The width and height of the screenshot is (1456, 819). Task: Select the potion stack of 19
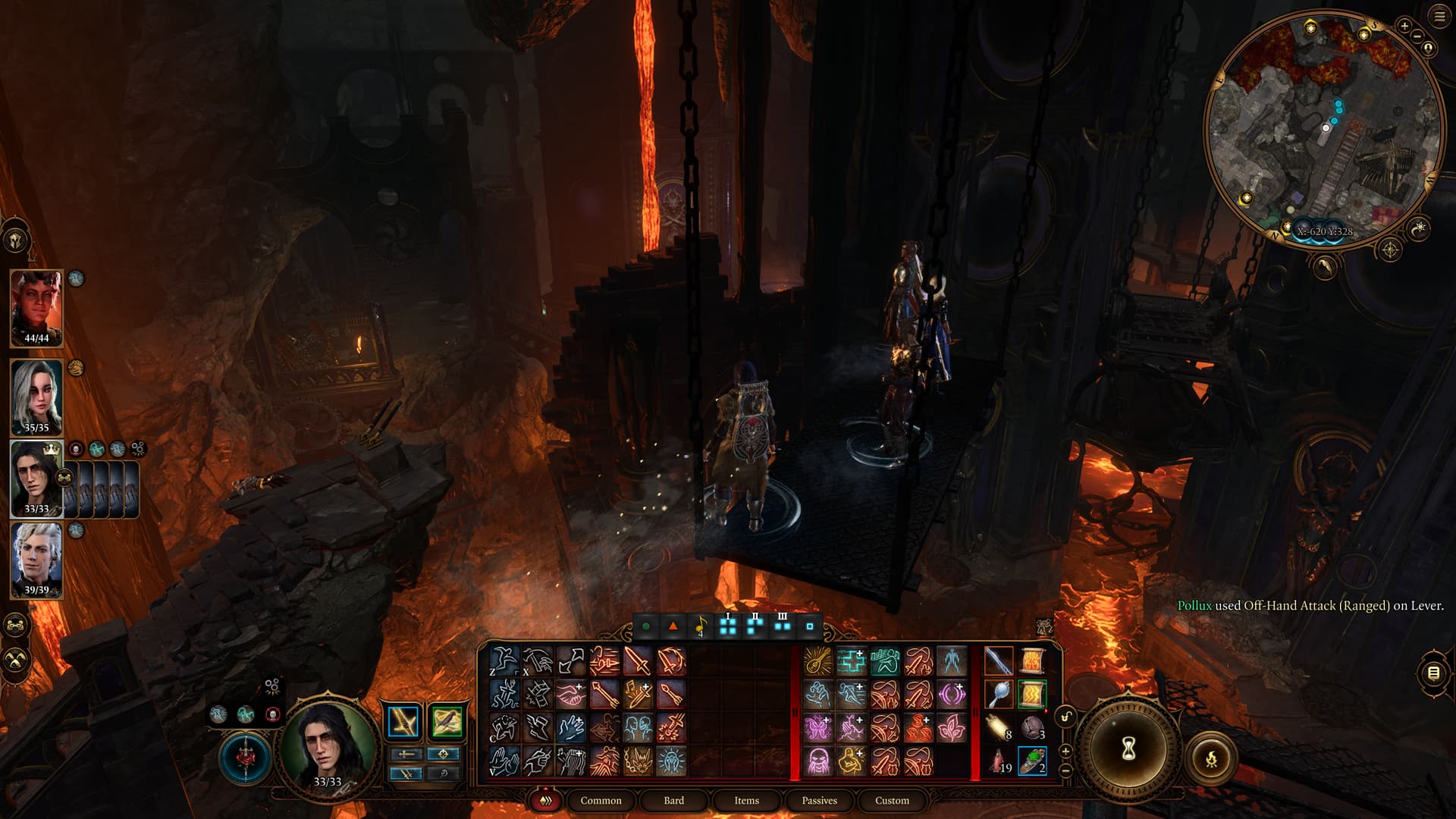point(998,760)
